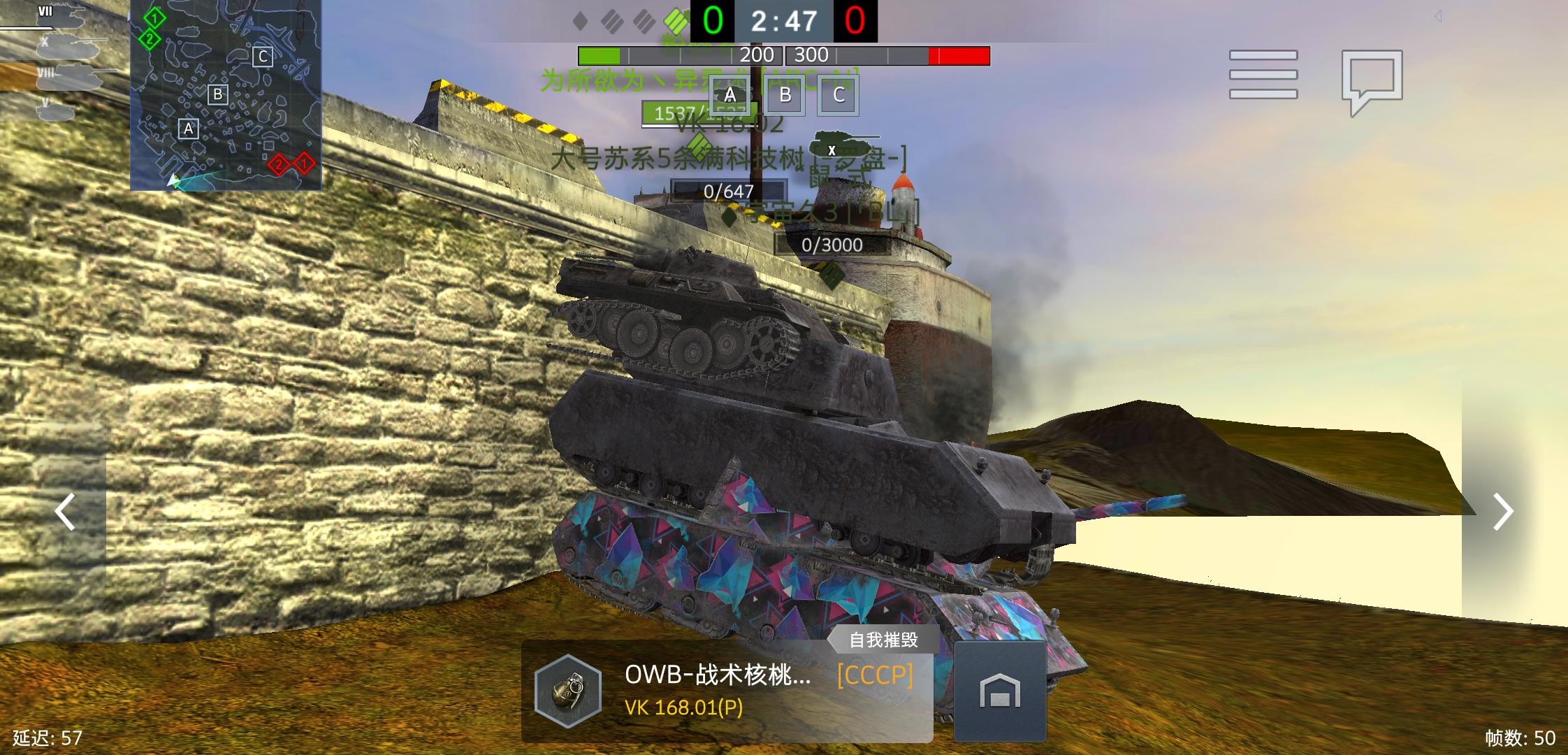Toggle capture point B
The height and width of the screenshot is (755, 1568).
(x=784, y=96)
